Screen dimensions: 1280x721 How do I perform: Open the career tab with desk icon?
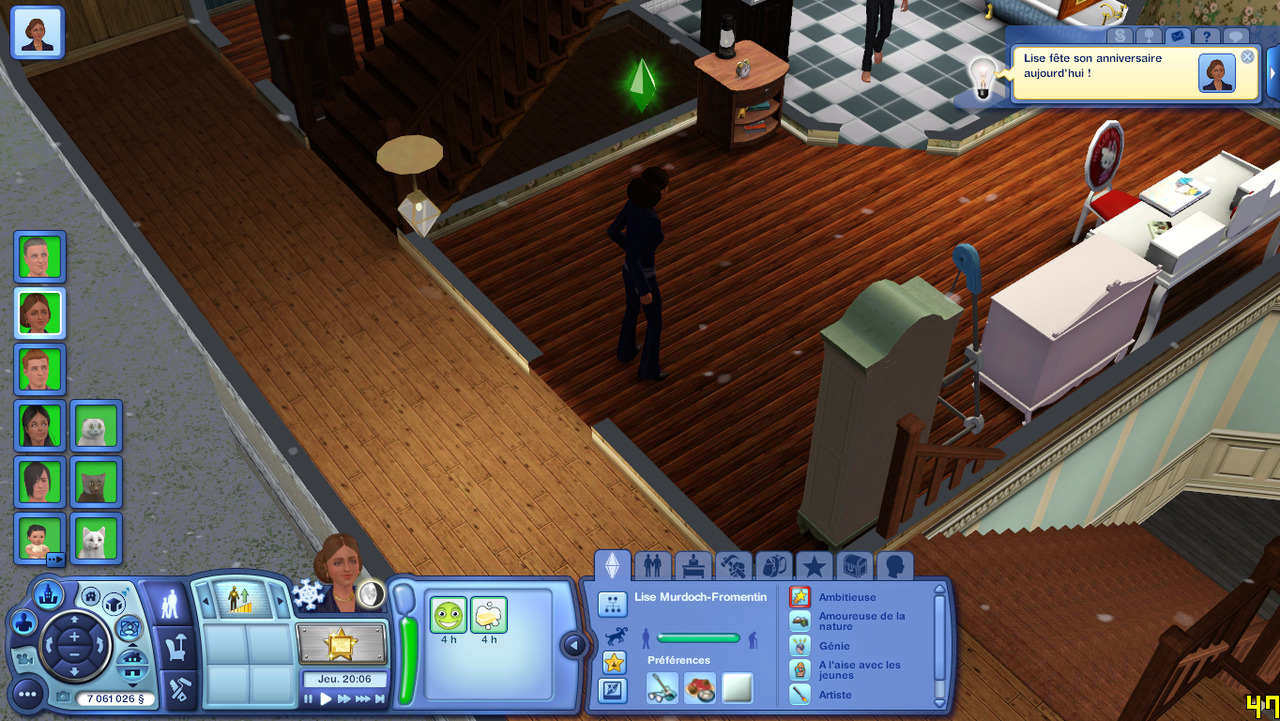tap(693, 566)
